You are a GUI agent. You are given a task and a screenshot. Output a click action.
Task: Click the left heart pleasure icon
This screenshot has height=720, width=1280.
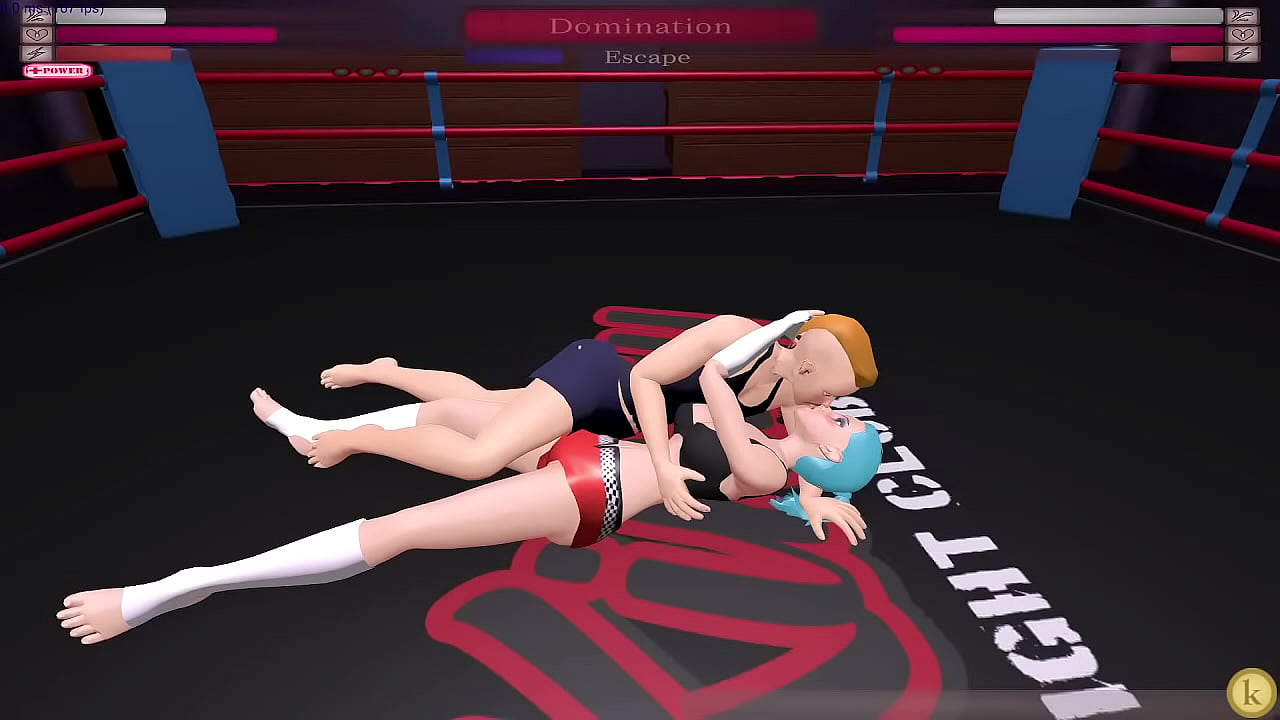click(36, 35)
